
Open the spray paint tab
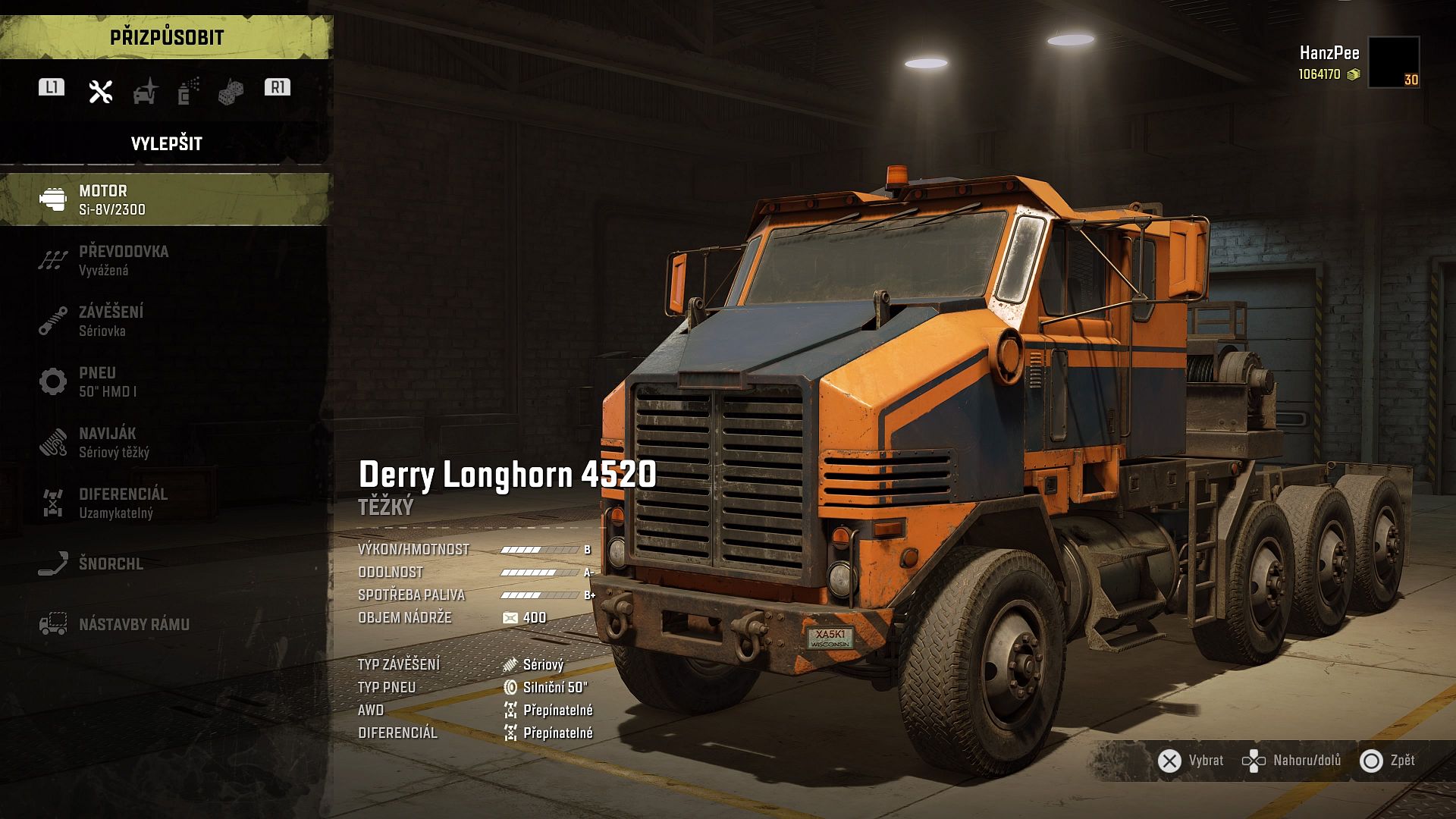tap(188, 91)
